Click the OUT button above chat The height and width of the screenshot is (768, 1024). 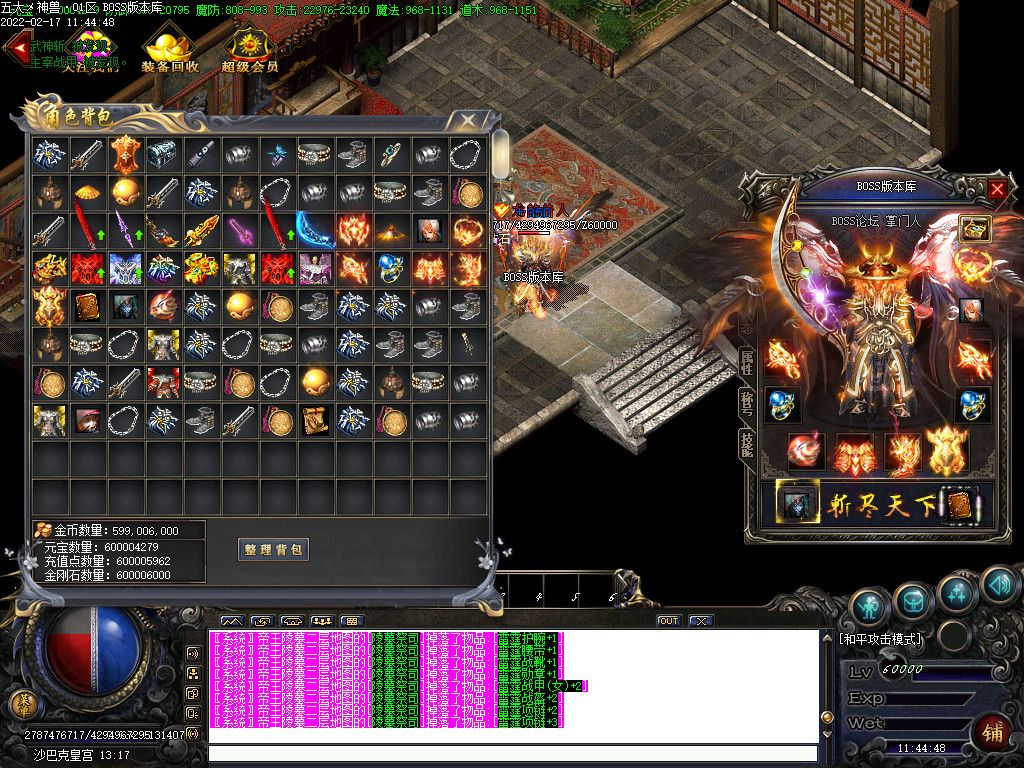668,621
